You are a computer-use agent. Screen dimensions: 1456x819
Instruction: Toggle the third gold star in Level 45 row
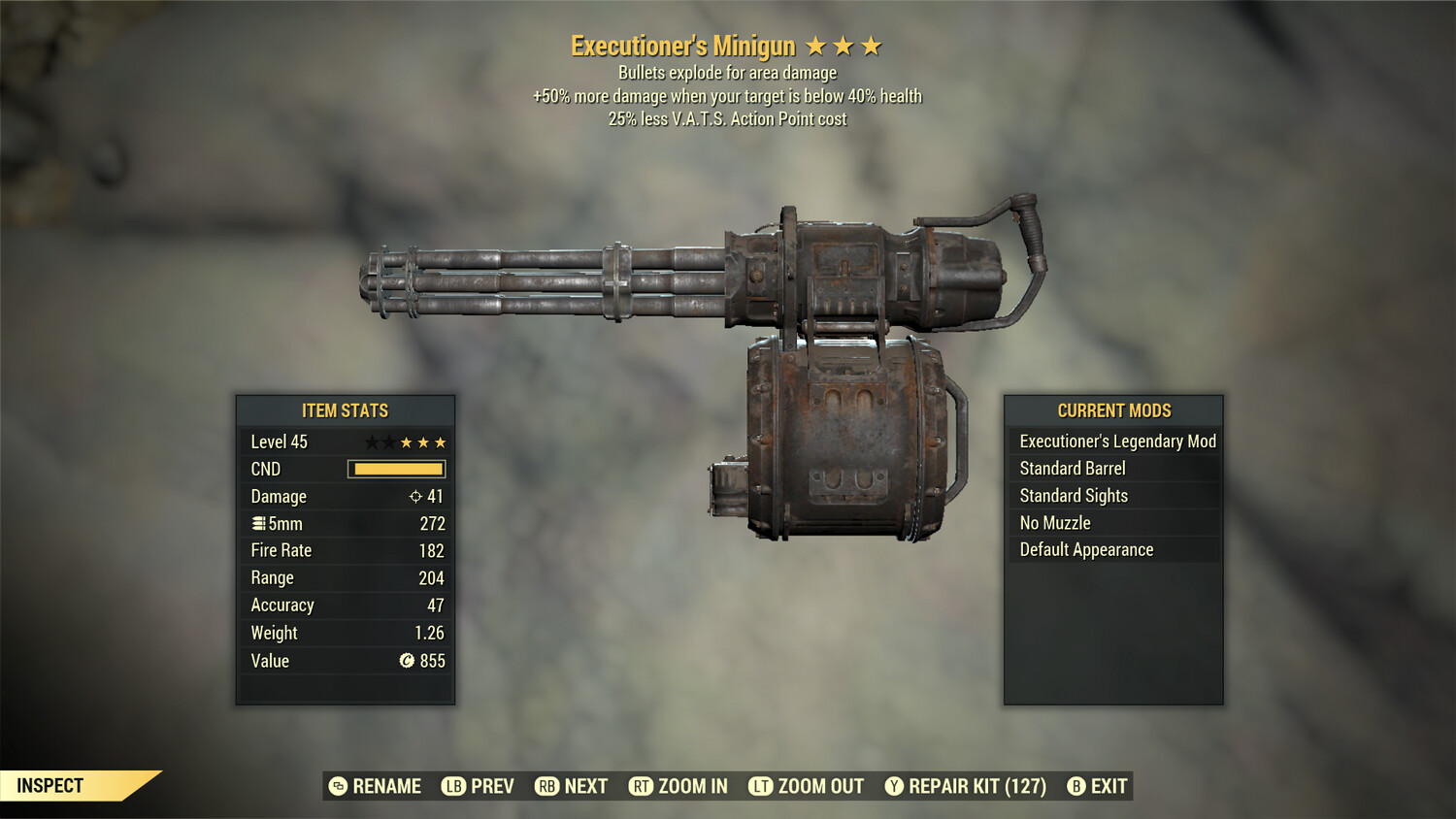pyautogui.click(x=440, y=442)
